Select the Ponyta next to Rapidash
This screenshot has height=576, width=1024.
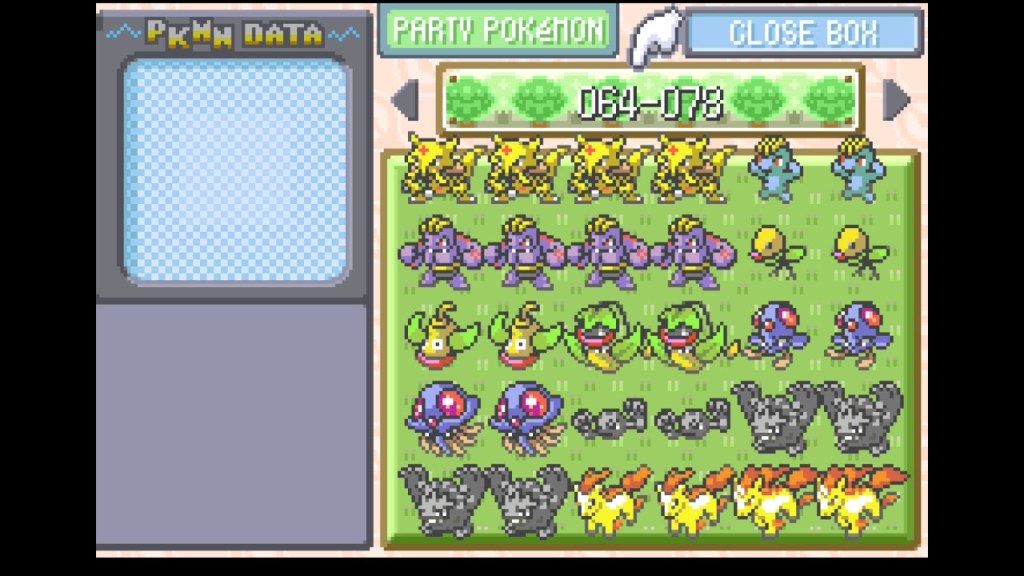(x=692, y=497)
